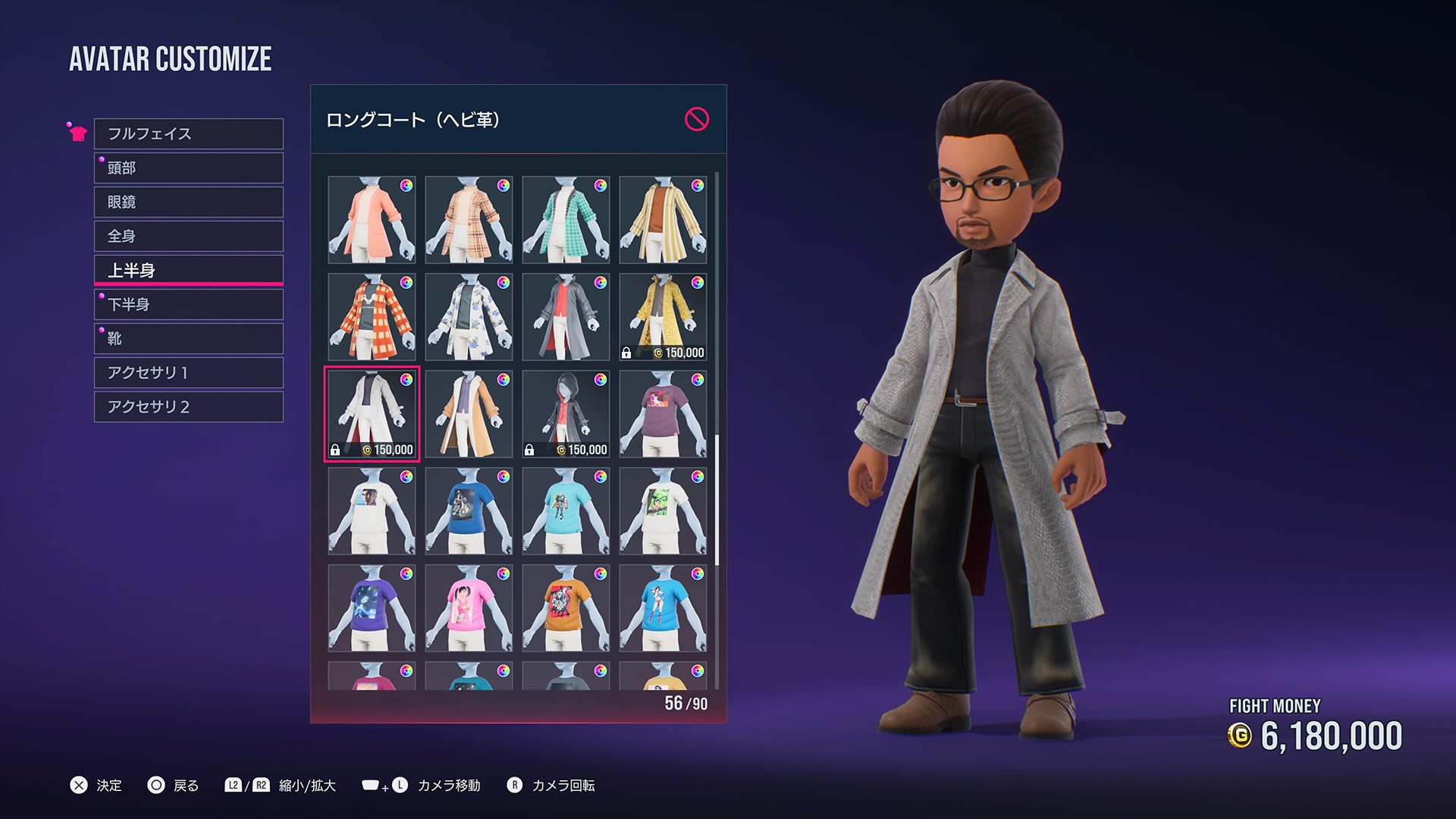This screenshot has width=1456, height=819.
Task: Select the tan beige long coat
Action: coord(469,414)
